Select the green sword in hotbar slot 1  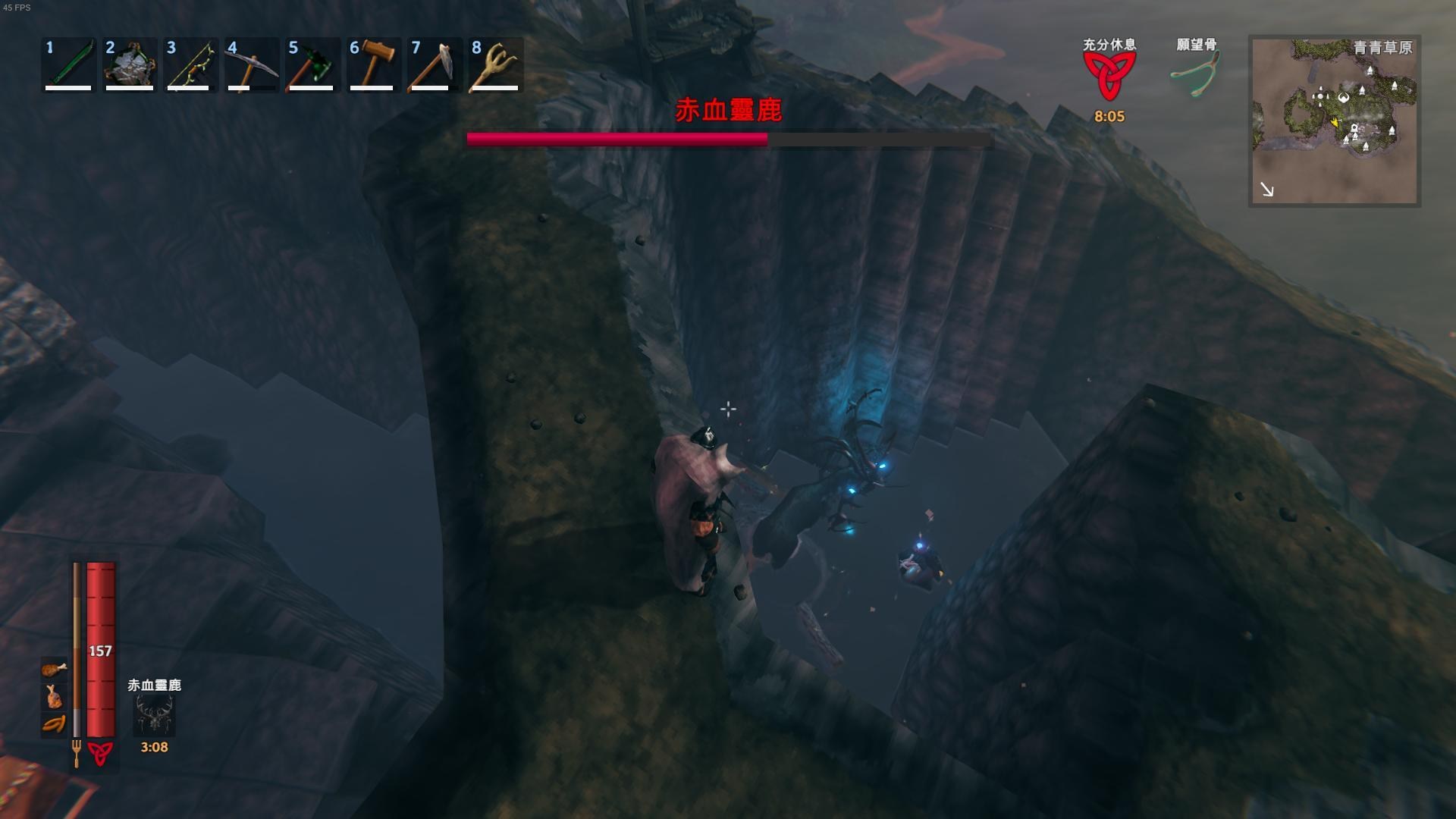point(68,65)
